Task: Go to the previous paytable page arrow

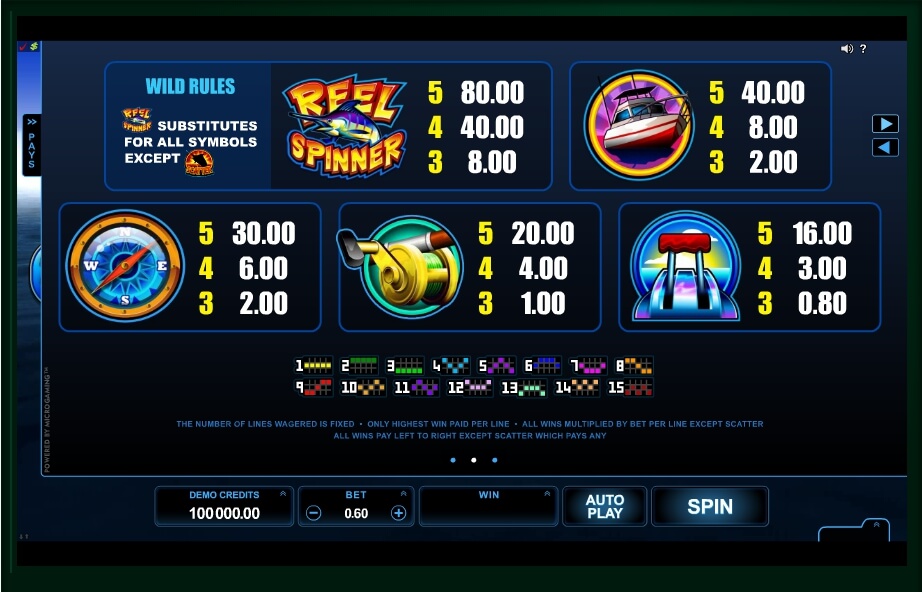Action: pyautogui.click(x=885, y=147)
